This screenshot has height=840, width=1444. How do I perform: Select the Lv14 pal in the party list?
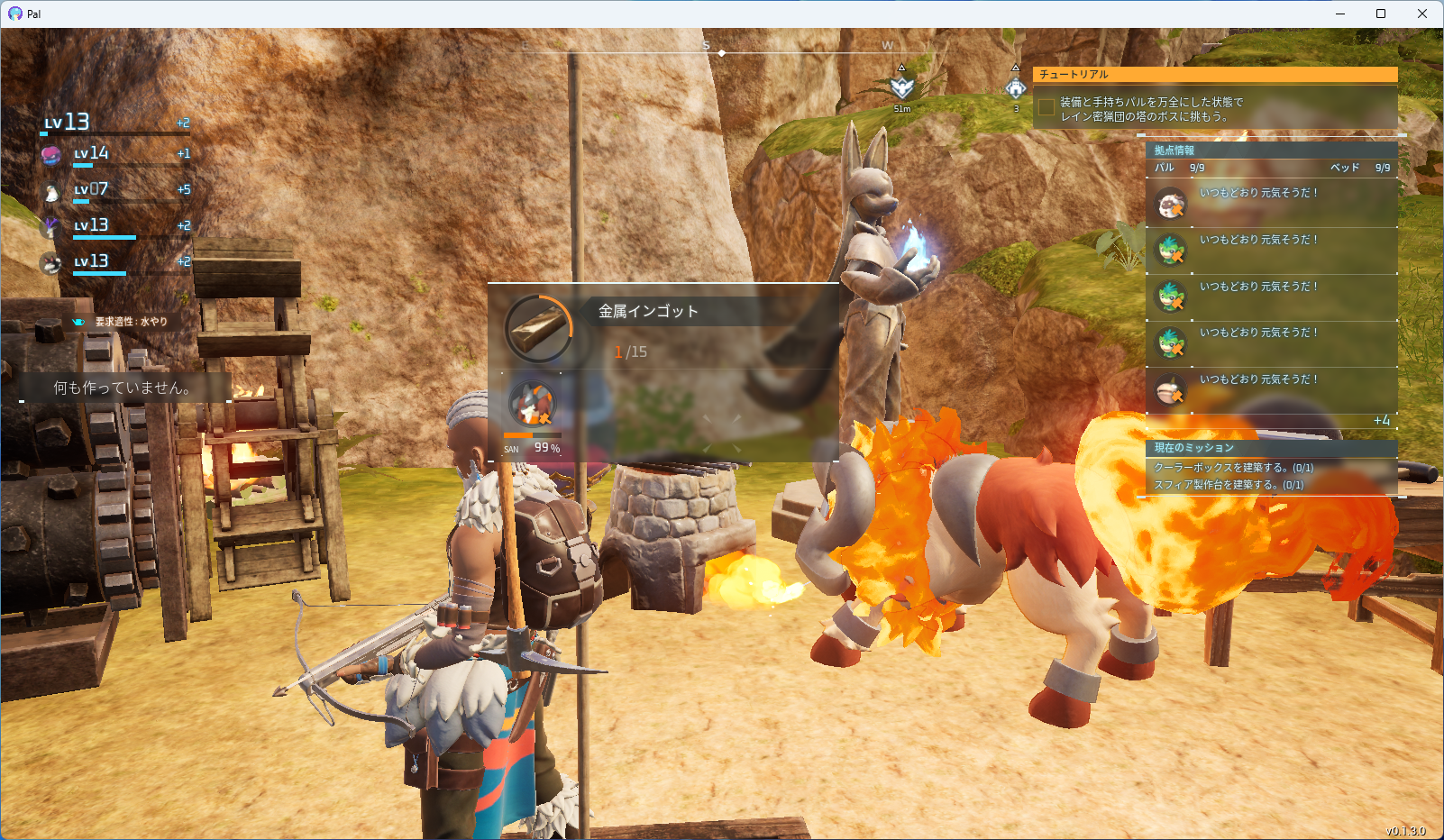pyautogui.click(x=90, y=154)
